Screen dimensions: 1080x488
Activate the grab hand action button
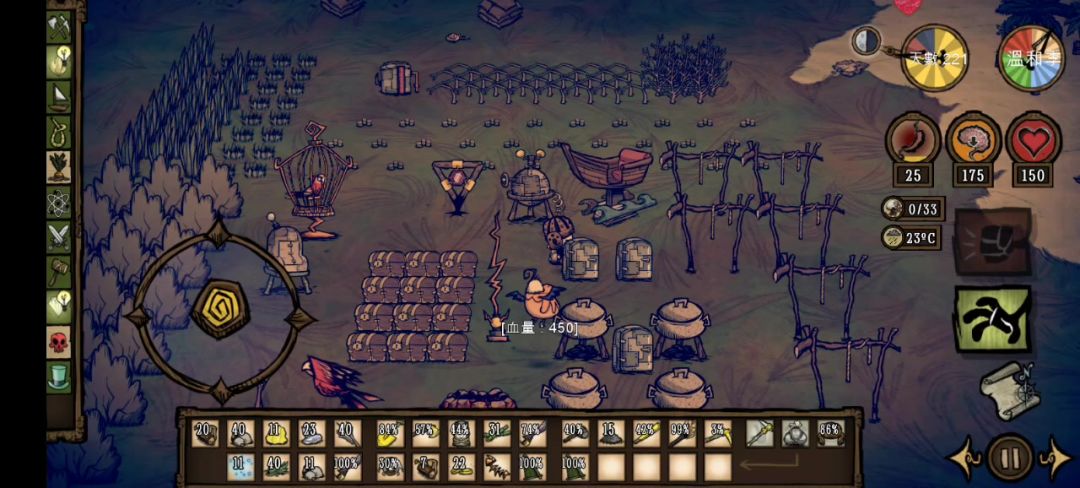pyautogui.click(x=992, y=319)
